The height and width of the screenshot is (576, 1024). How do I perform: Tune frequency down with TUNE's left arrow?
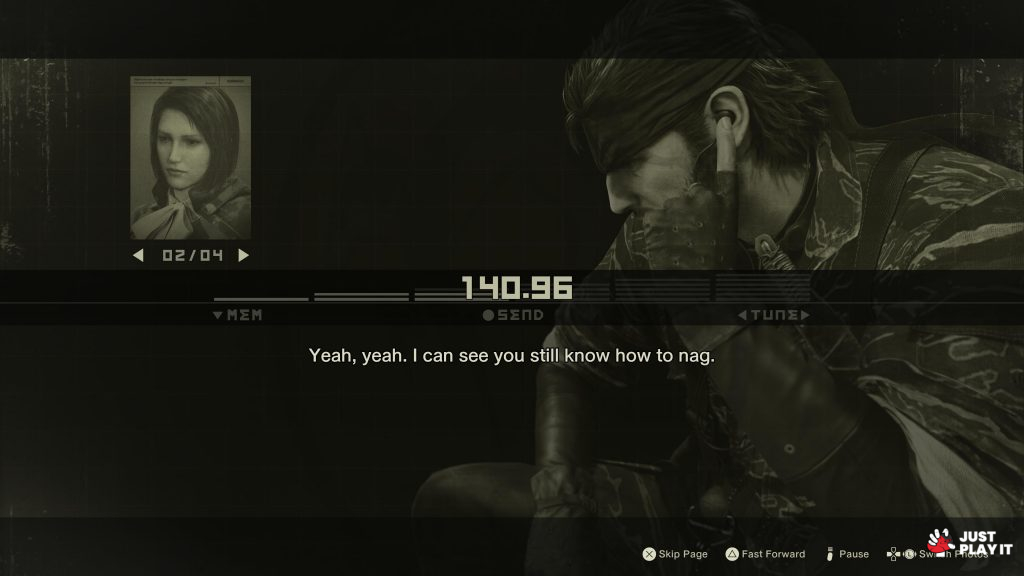pyautogui.click(x=742, y=315)
